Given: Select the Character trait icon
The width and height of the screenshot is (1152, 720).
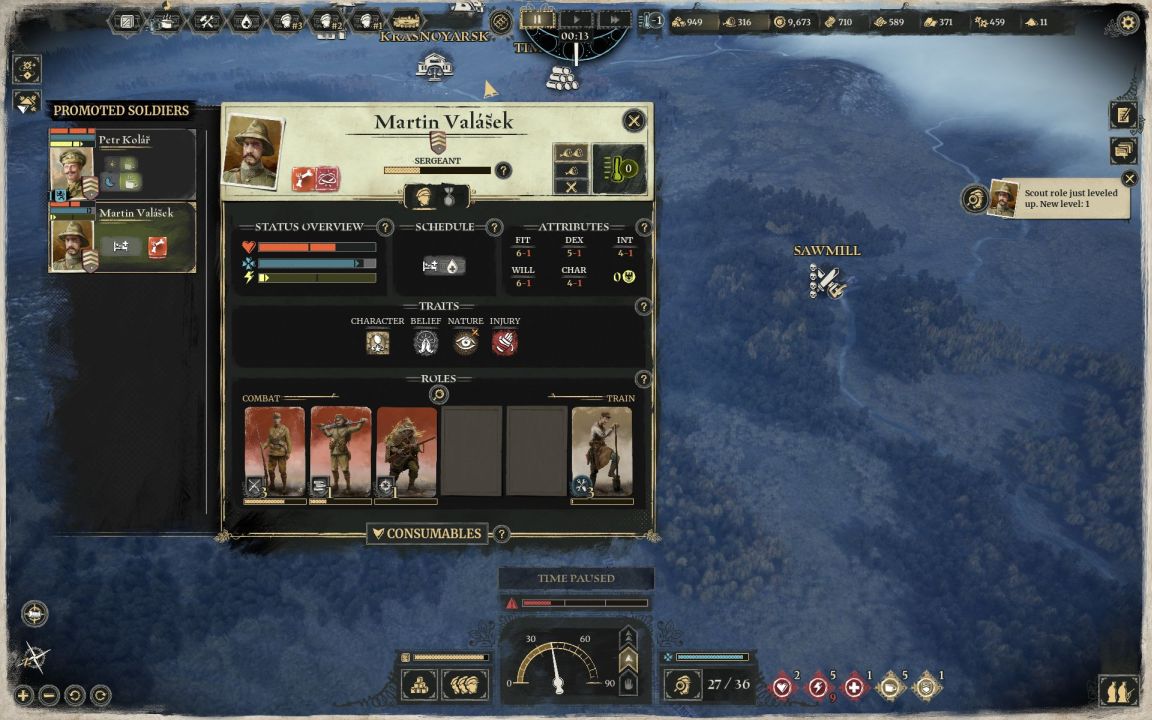Looking at the screenshot, I should point(377,343).
